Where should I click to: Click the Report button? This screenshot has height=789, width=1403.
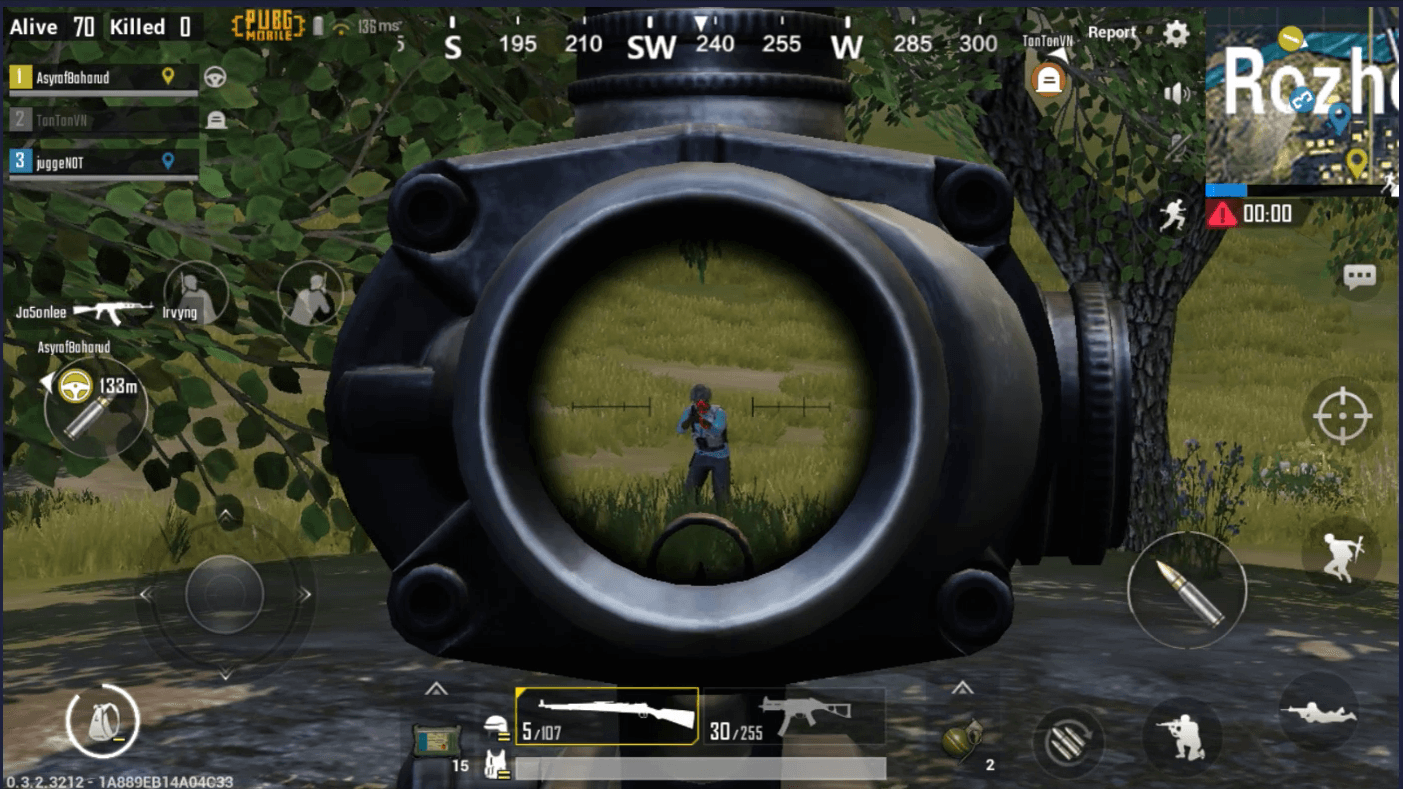point(1111,32)
